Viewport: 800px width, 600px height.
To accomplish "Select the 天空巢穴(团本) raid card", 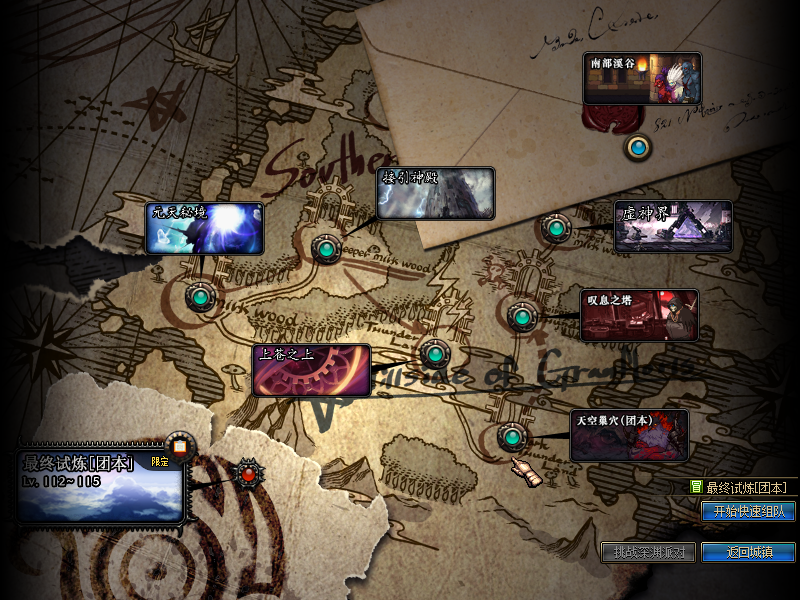I will pos(629,434).
